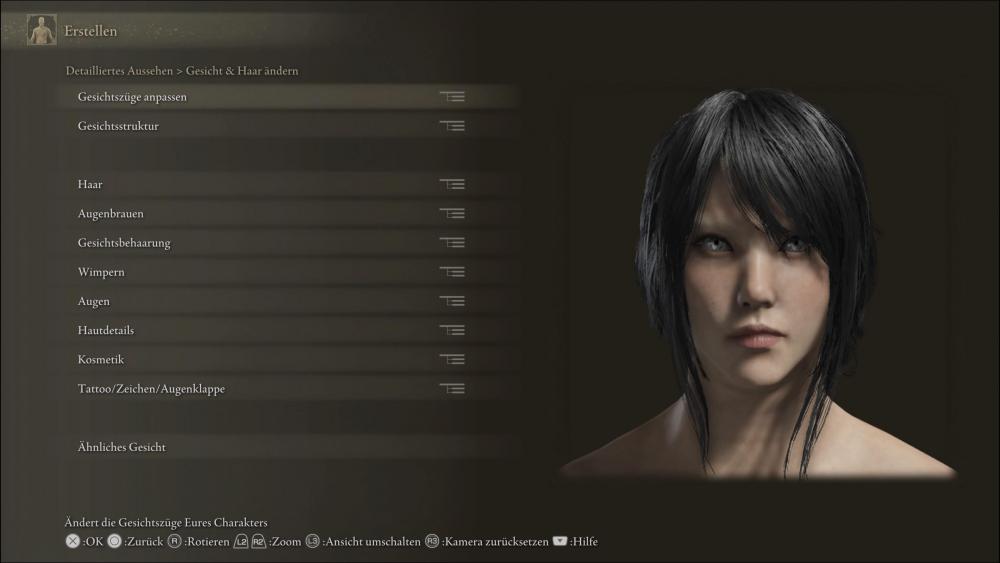The height and width of the screenshot is (563, 1000).
Task: Open Gesichtszüge anpassen submenu
Action: coord(132,97)
